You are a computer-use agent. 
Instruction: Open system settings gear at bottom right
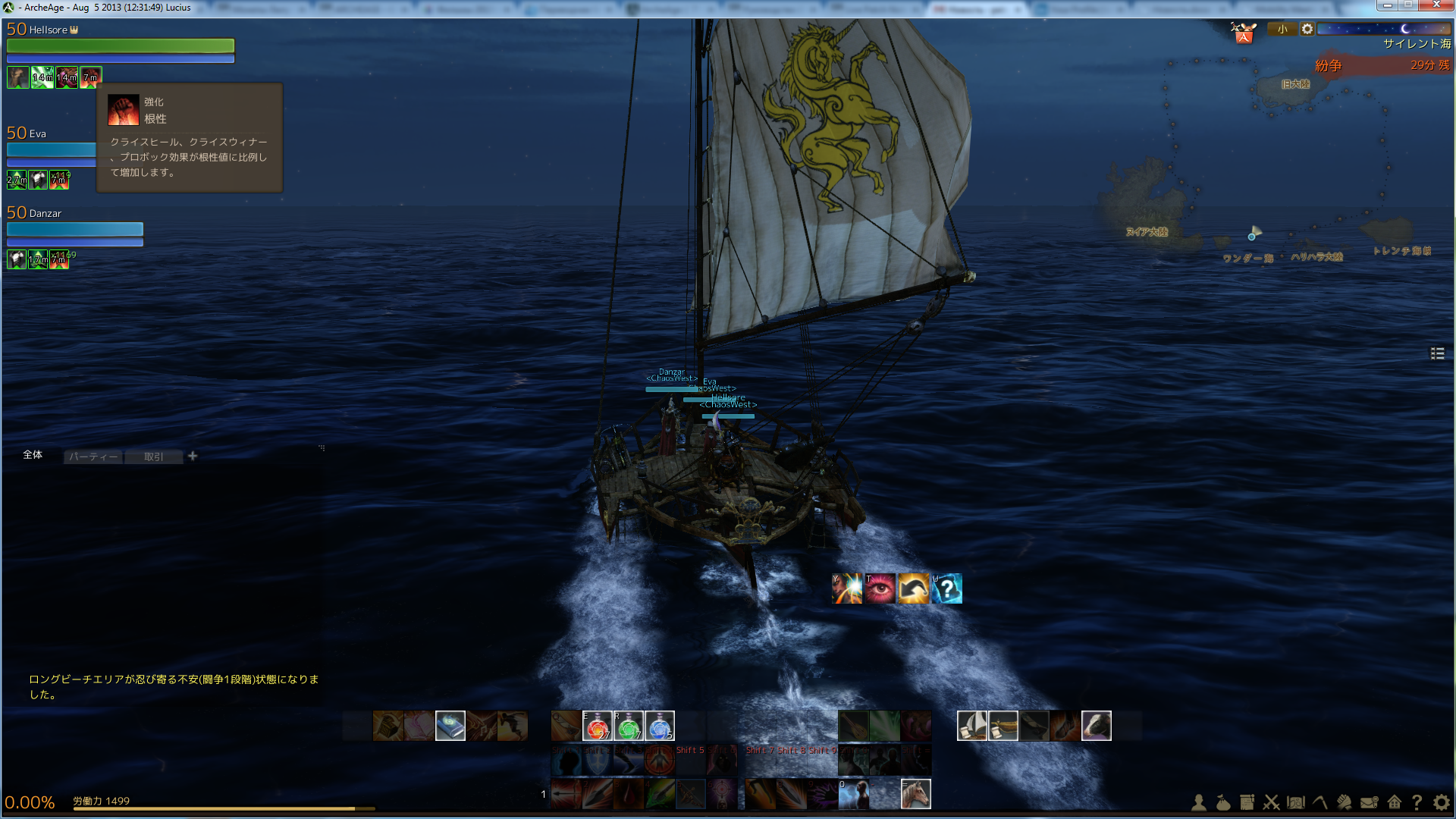[1442, 802]
